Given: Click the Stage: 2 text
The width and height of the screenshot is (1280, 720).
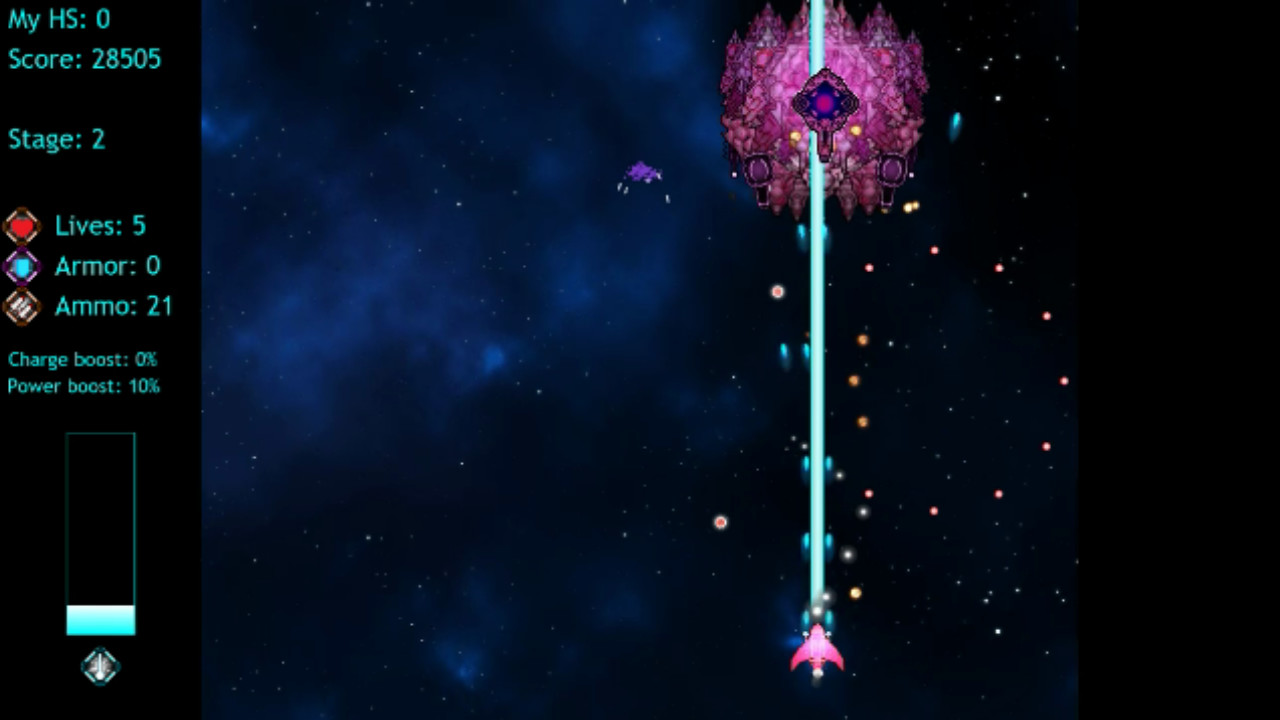Looking at the screenshot, I should (56, 139).
